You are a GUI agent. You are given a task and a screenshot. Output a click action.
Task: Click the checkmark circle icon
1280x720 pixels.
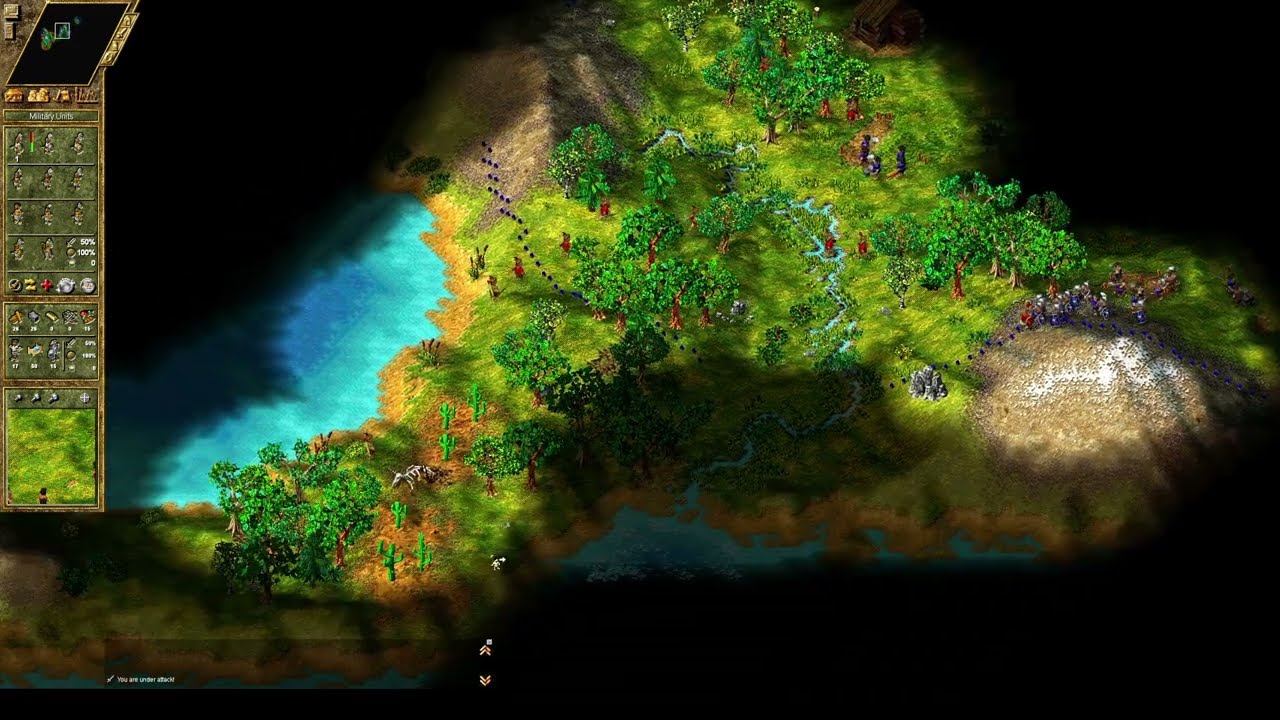[x=14, y=285]
